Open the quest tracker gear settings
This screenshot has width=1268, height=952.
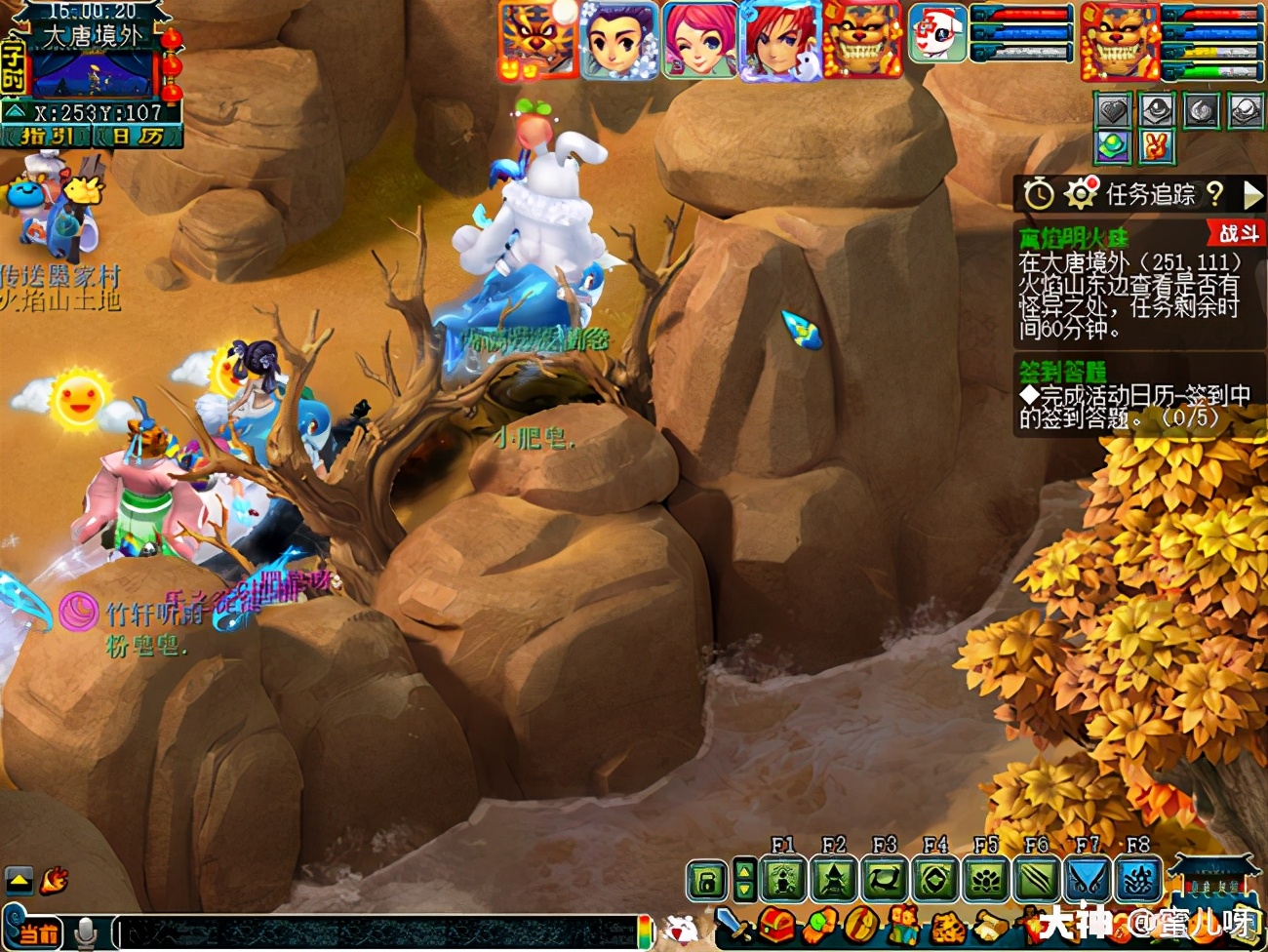1080,194
